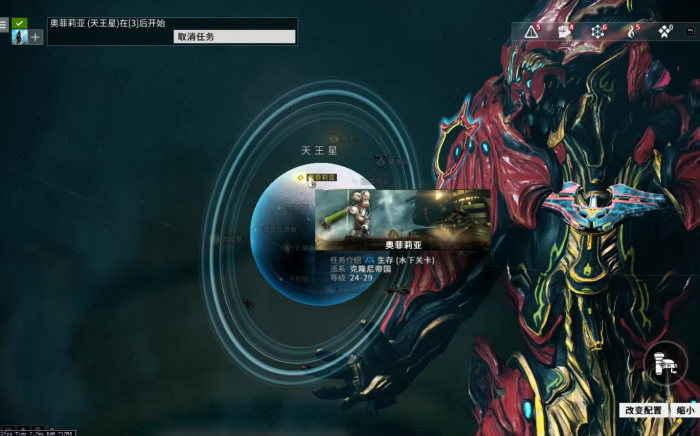Invite a squad member with the plus button

35,37
